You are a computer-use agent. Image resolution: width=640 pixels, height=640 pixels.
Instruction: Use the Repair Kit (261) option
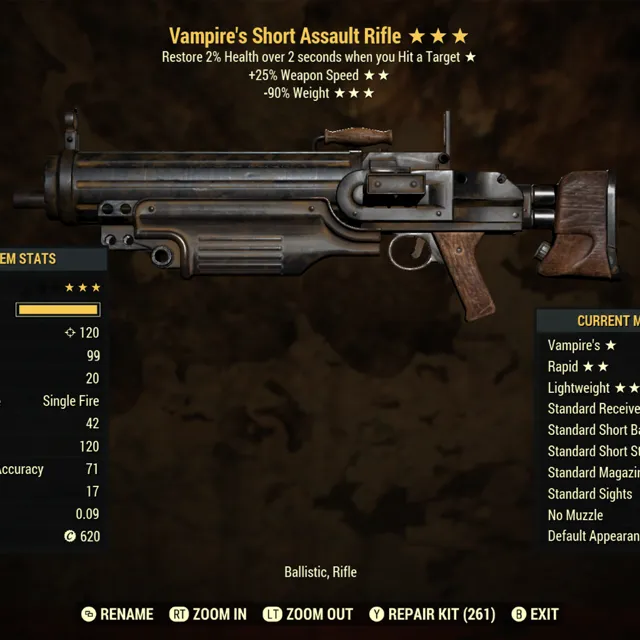tap(433, 614)
